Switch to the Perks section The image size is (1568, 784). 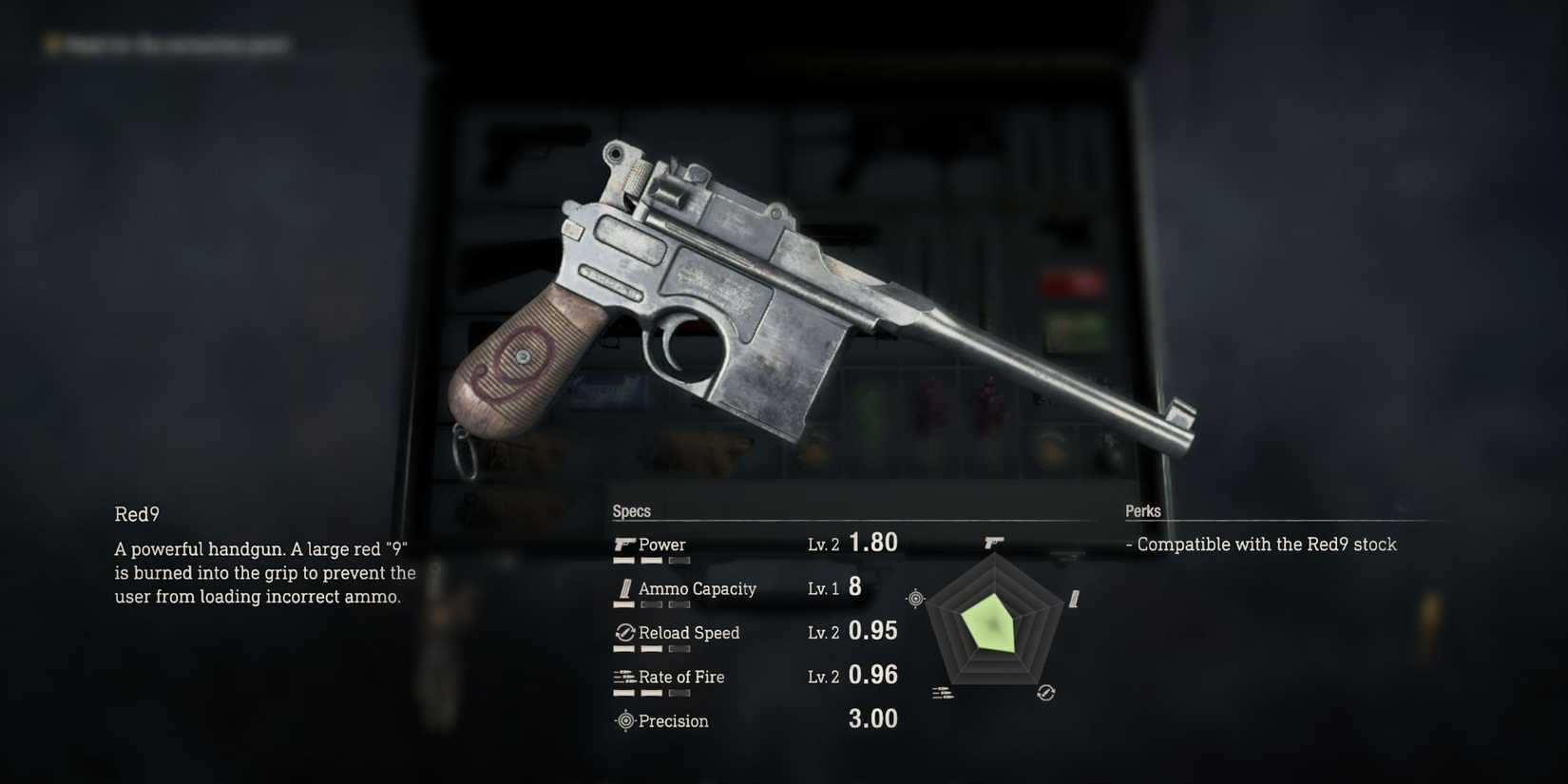1143,510
